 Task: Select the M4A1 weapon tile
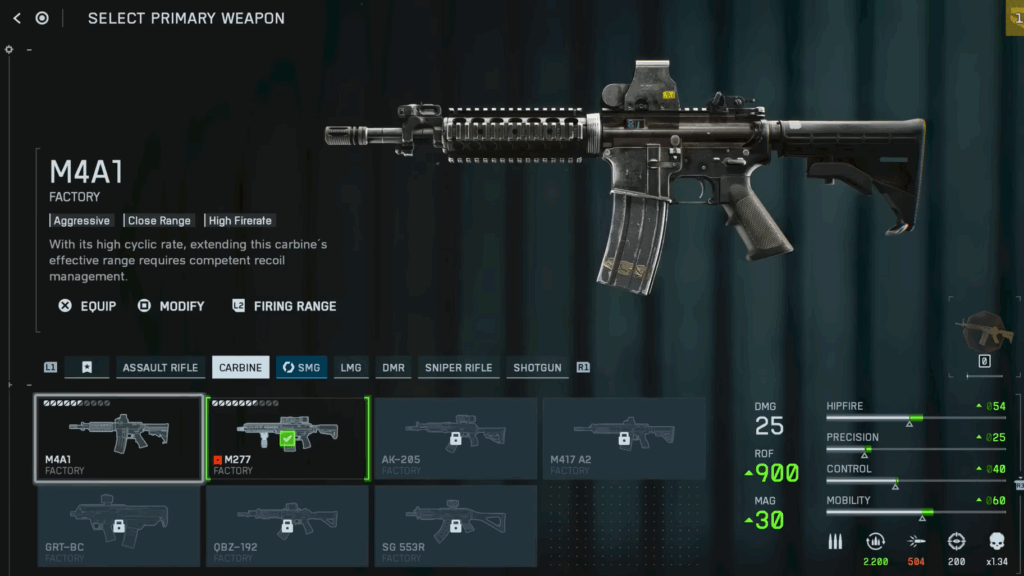[x=119, y=438]
